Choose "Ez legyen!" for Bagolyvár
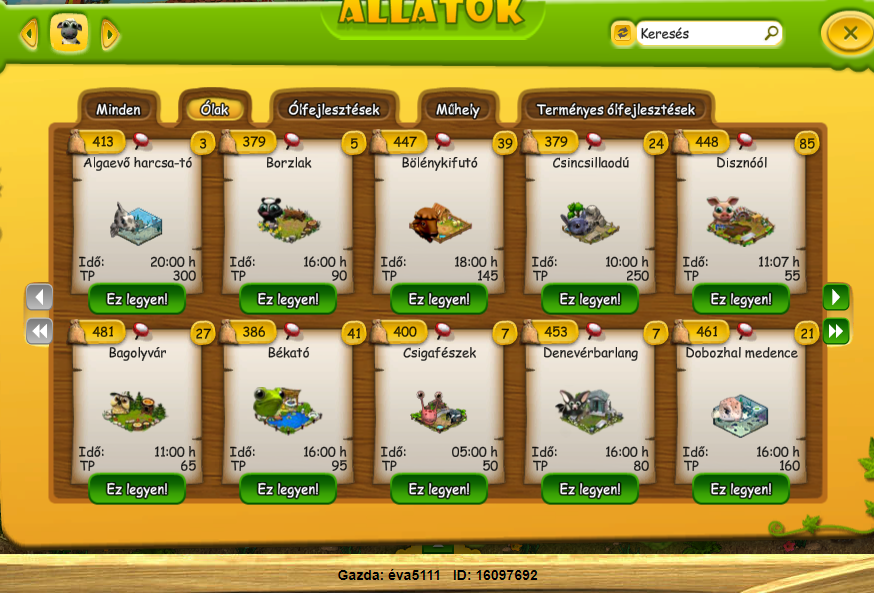The image size is (874, 593). [x=137, y=489]
